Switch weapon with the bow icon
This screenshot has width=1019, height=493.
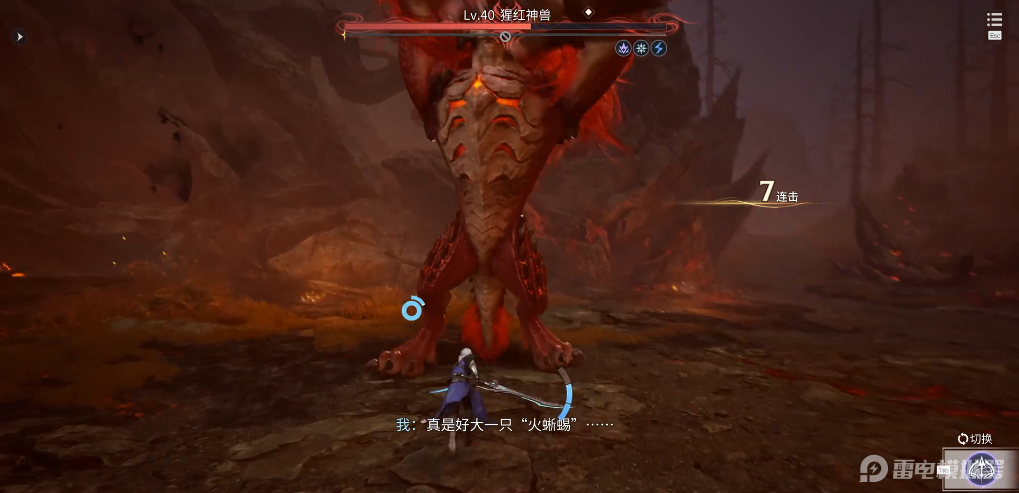coord(980,468)
